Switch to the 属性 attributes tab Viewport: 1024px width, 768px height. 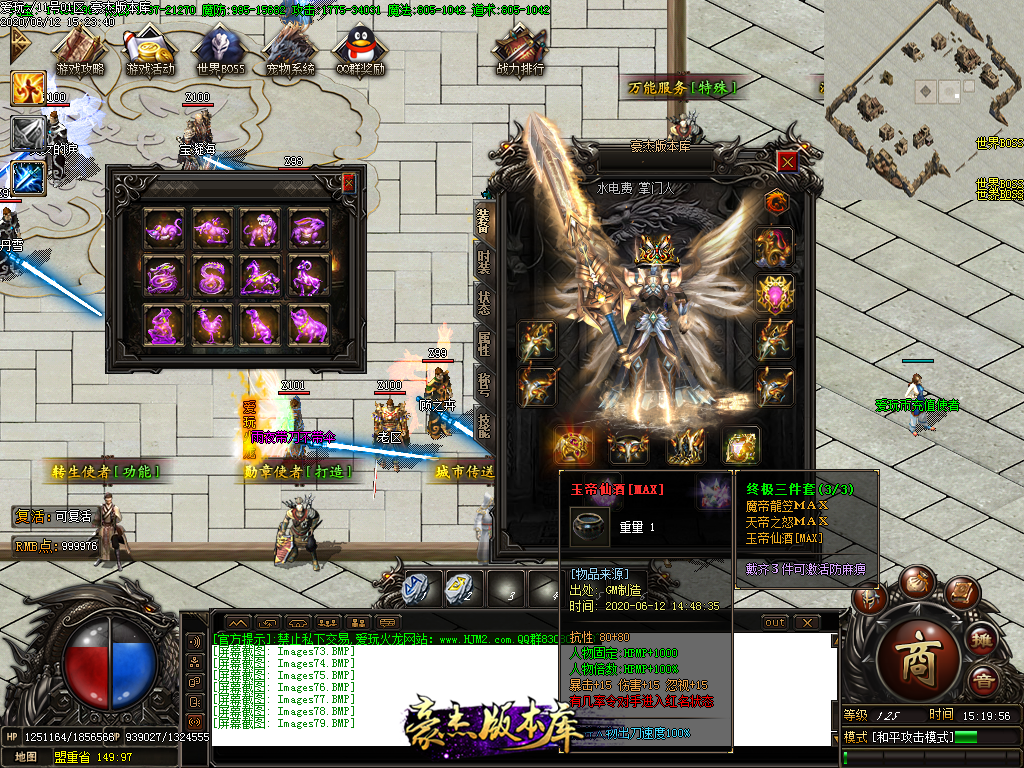click(484, 344)
